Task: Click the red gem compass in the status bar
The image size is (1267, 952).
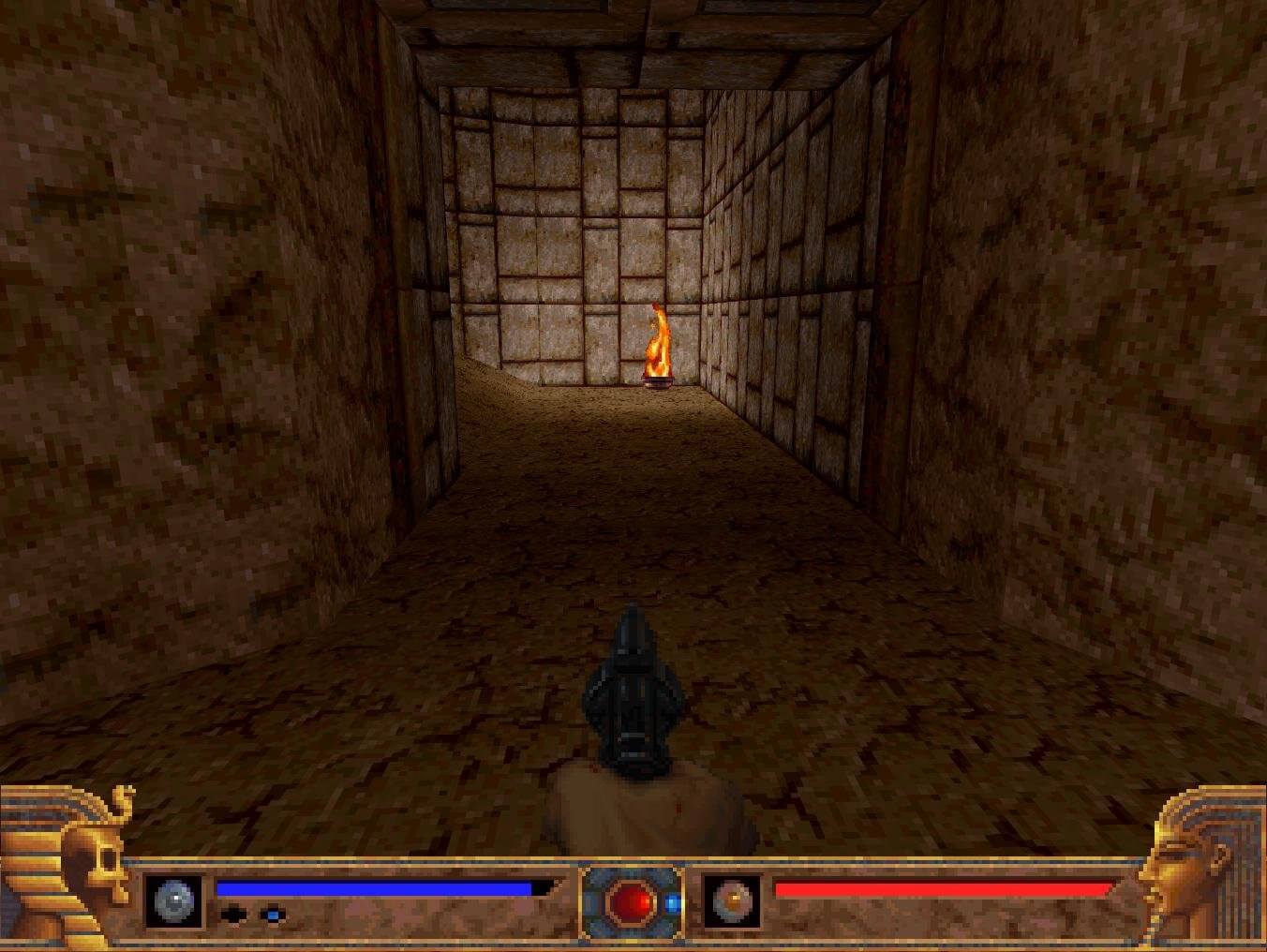Action: tap(628, 903)
